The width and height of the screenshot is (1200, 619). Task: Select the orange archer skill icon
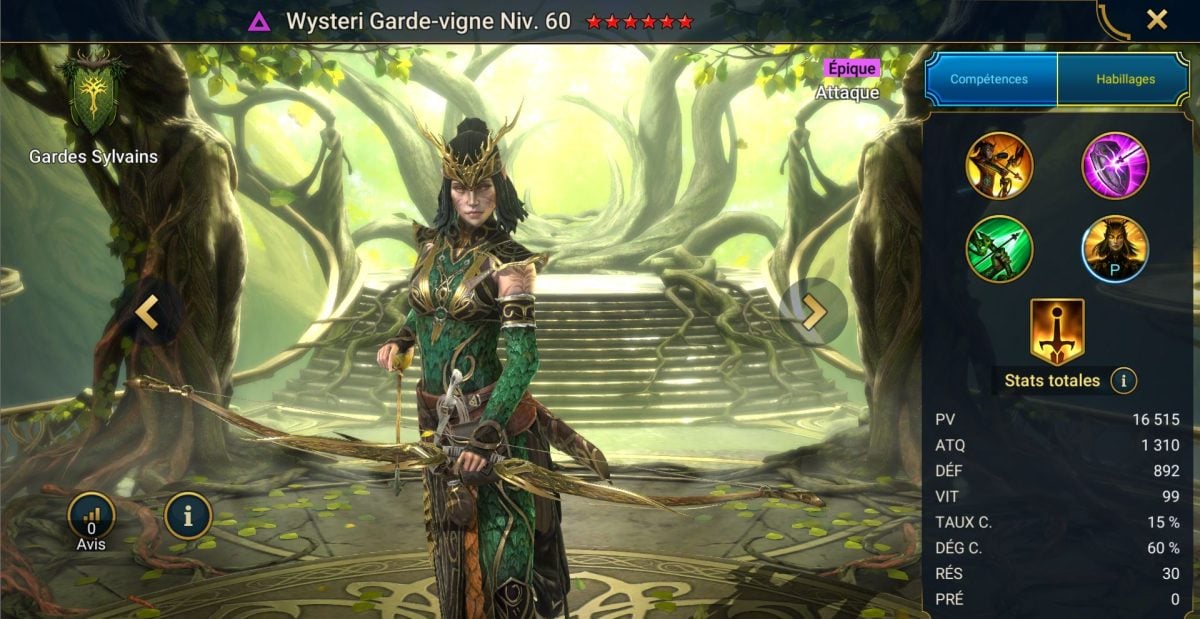999,166
